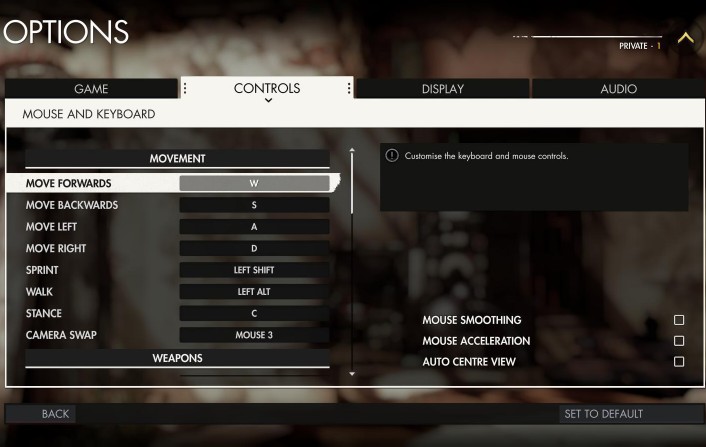Rebind the Move Forwards key W

point(254,184)
